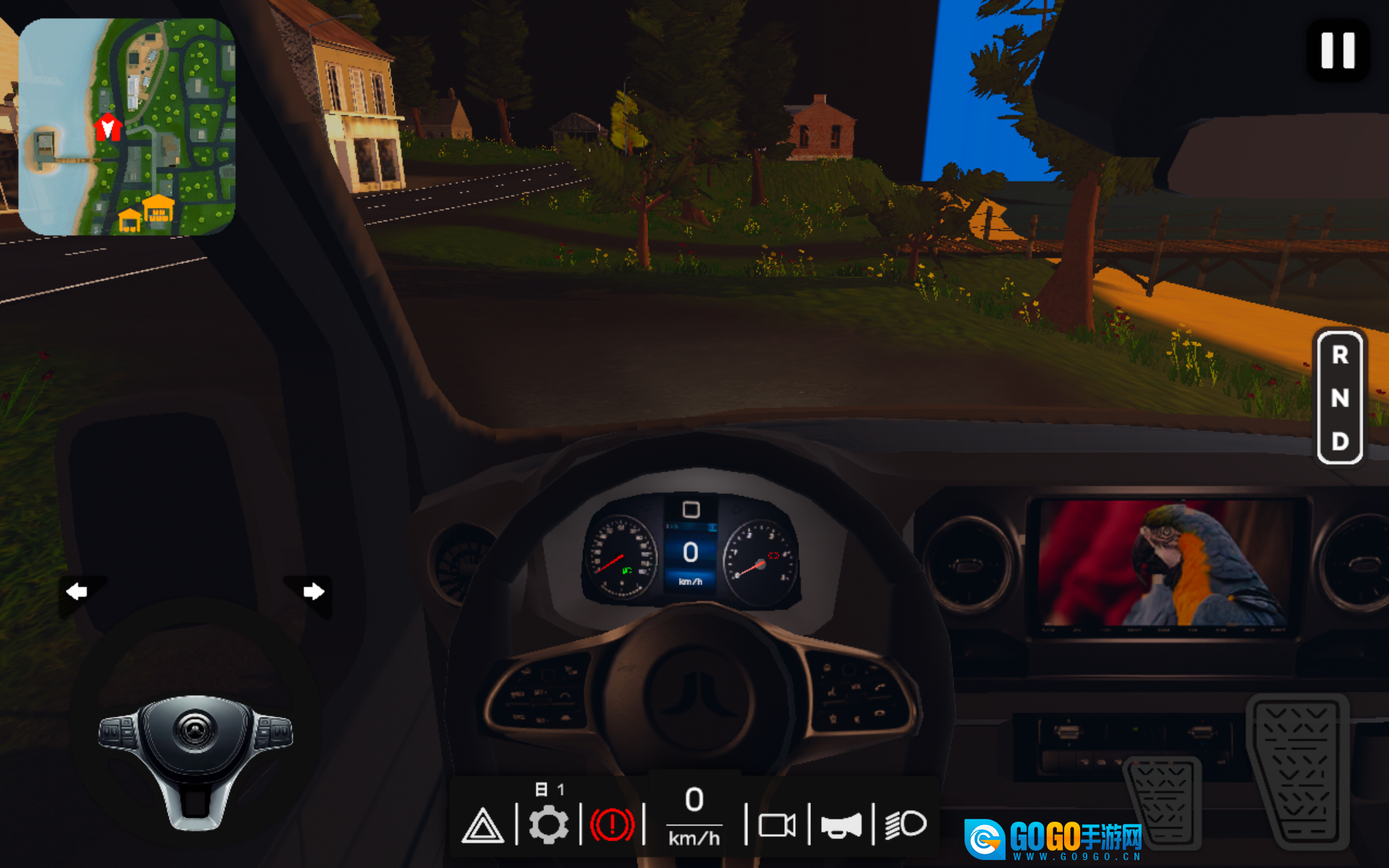Toggle the hazard warning triangle
This screenshot has width=1389, height=868.
[x=483, y=825]
